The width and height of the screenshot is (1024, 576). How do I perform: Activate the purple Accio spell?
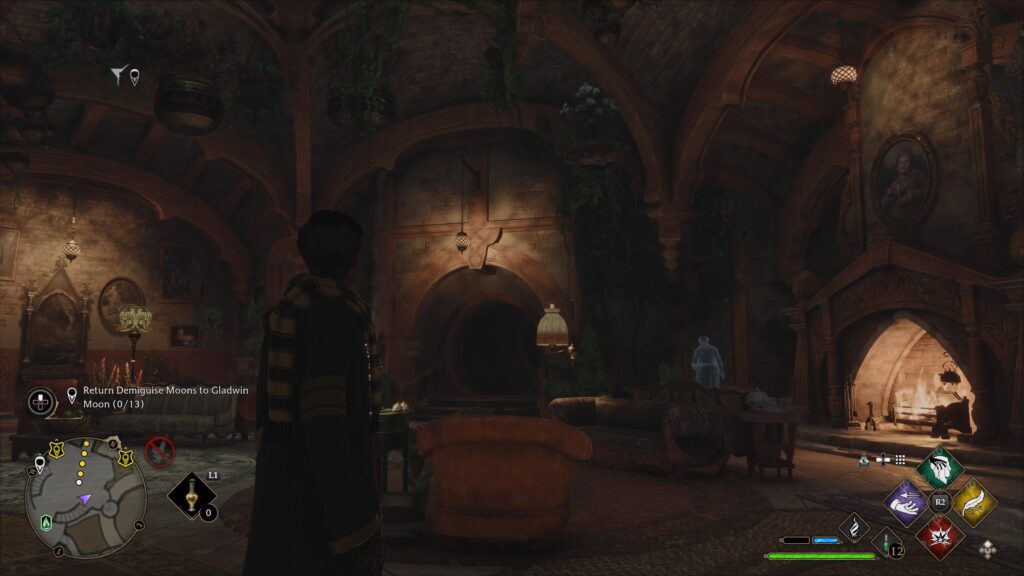pyautogui.click(x=907, y=502)
